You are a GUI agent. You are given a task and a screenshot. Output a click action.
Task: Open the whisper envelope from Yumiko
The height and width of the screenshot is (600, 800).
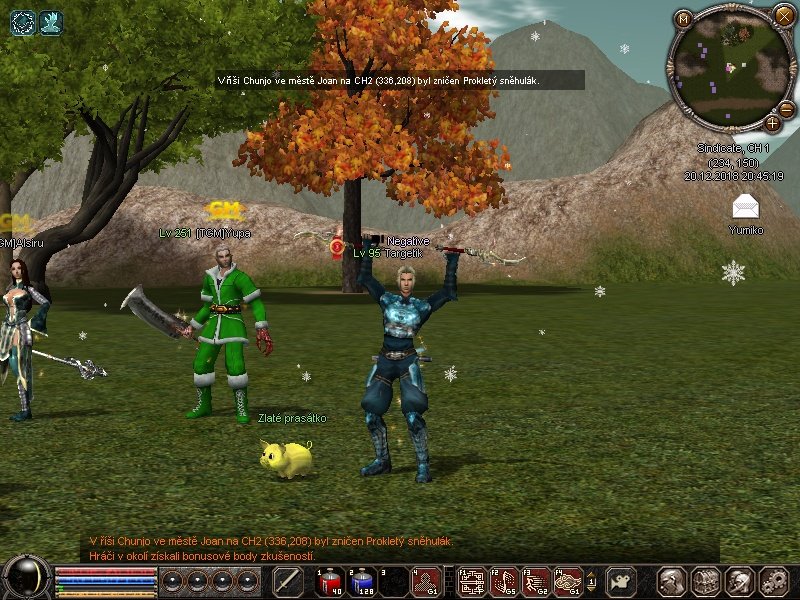tap(745, 206)
